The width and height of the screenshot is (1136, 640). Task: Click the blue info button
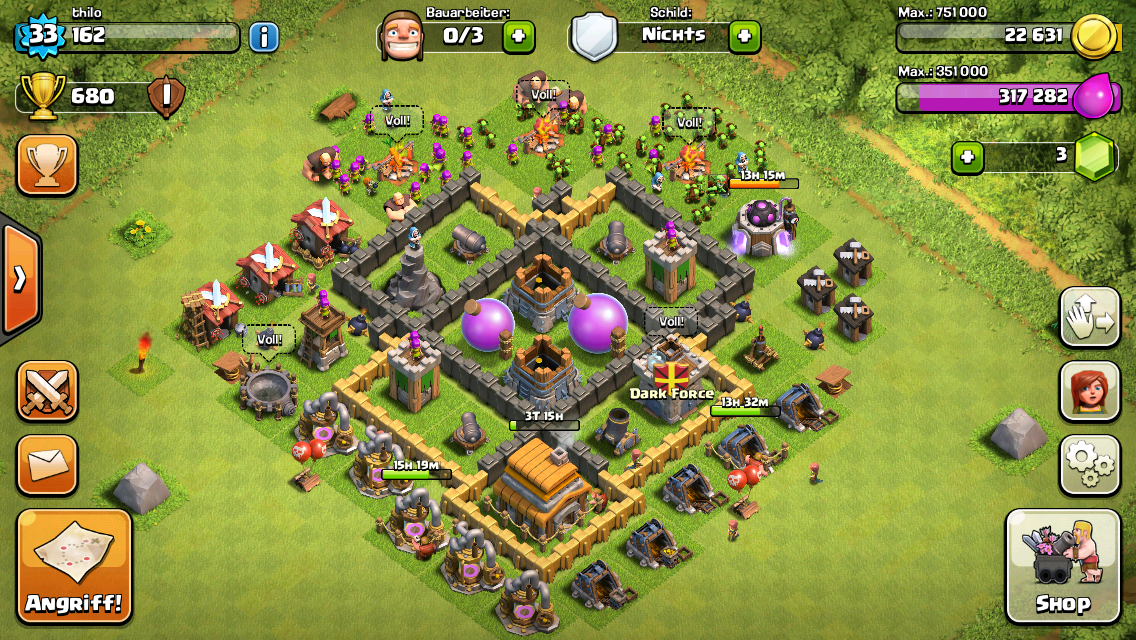click(x=263, y=37)
